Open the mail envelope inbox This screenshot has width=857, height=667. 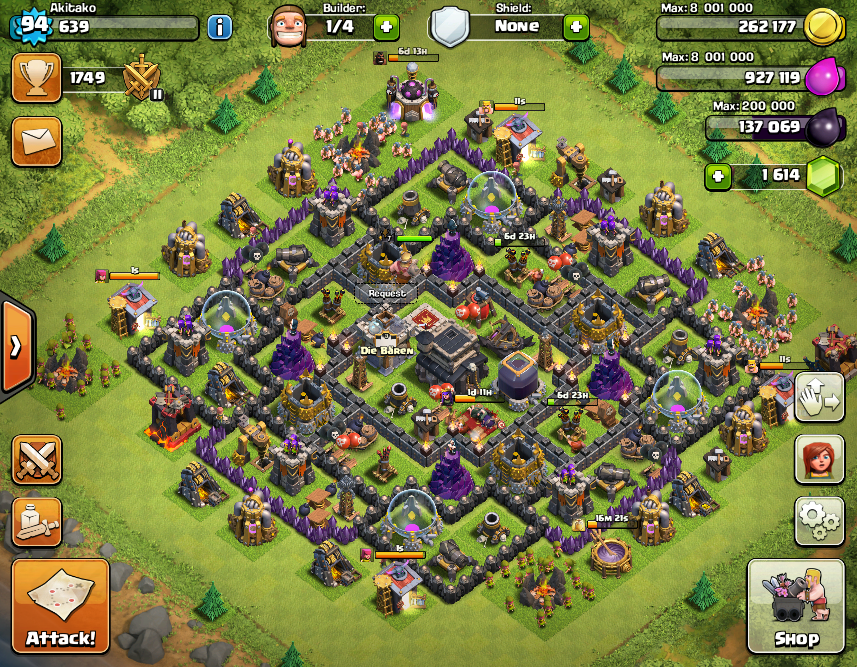[36, 141]
